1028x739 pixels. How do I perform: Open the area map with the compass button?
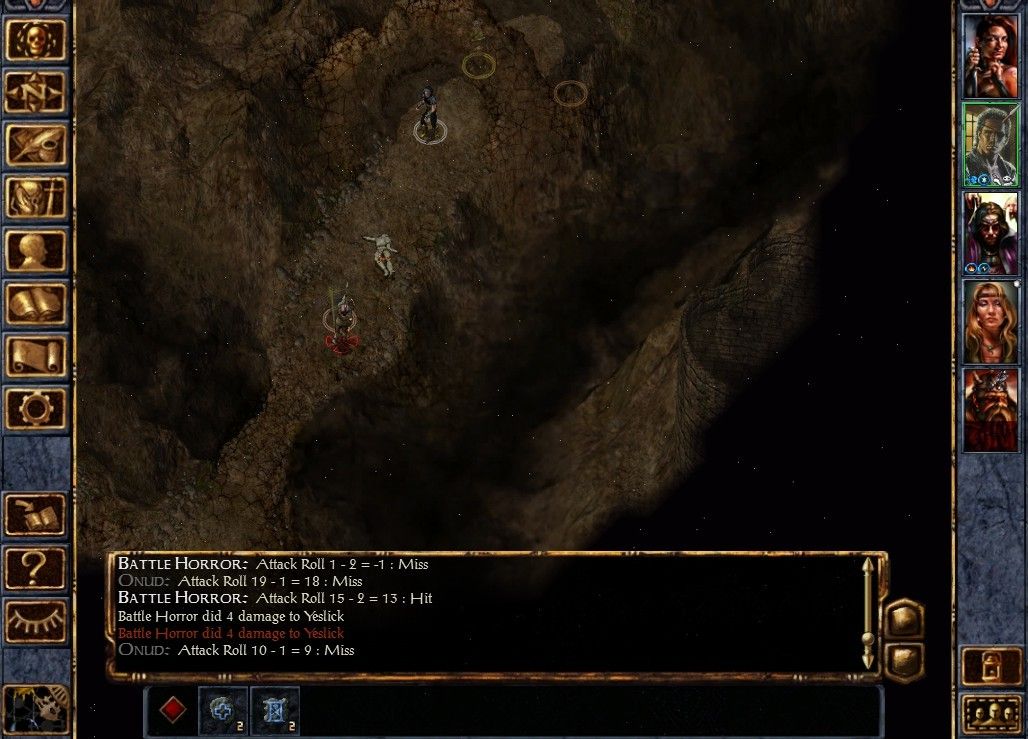point(36,93)
